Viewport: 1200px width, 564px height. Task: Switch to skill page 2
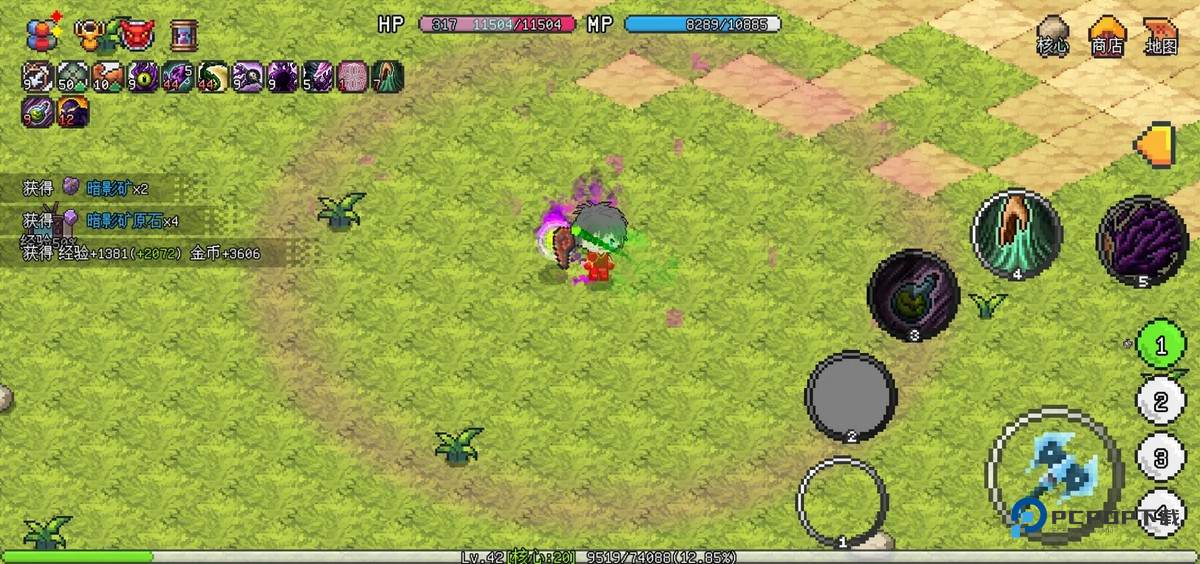click(1160, 402)
